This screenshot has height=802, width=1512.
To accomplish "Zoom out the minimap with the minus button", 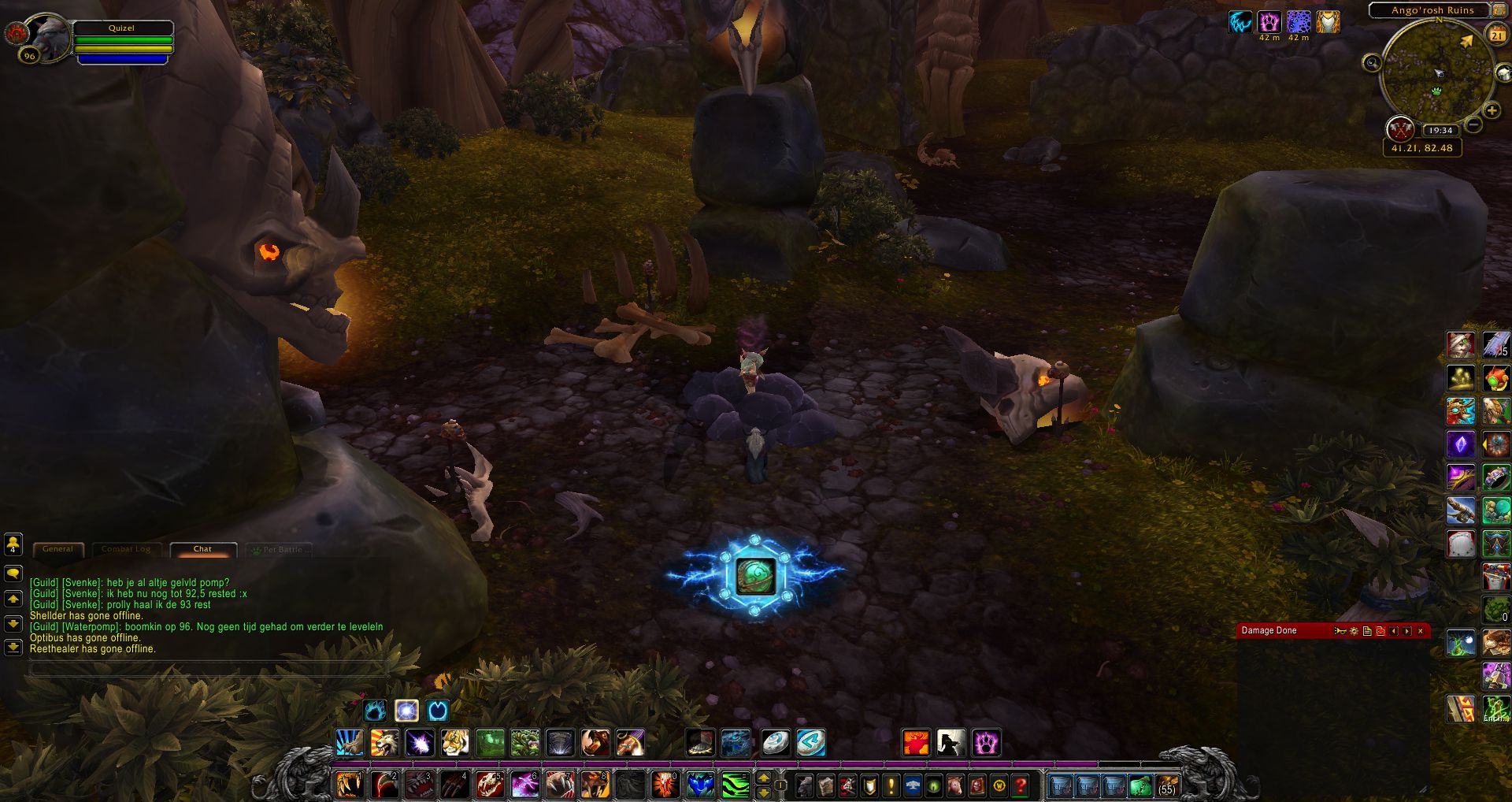I will coord(1474,124).
